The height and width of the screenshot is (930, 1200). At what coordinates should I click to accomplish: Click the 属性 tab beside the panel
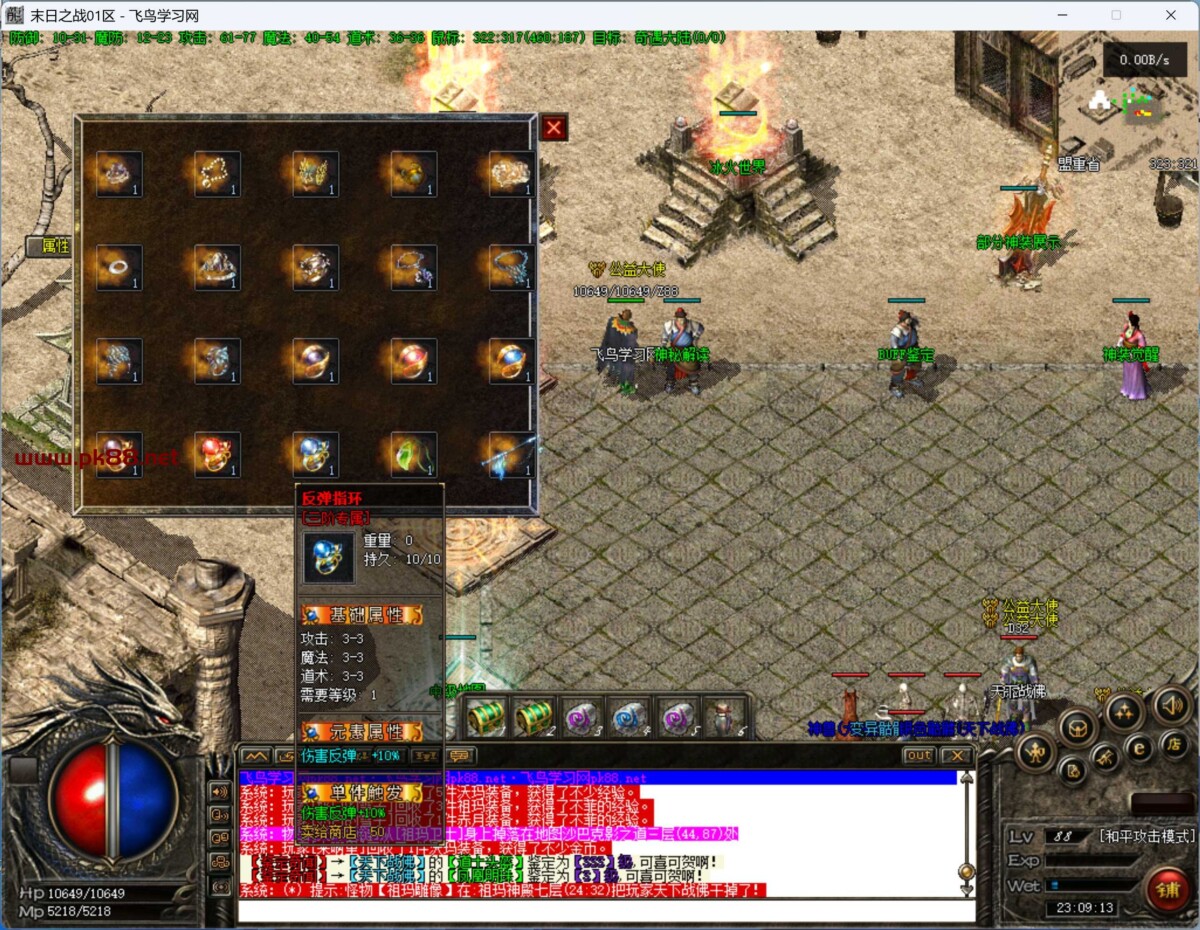(x=50, y=246)
